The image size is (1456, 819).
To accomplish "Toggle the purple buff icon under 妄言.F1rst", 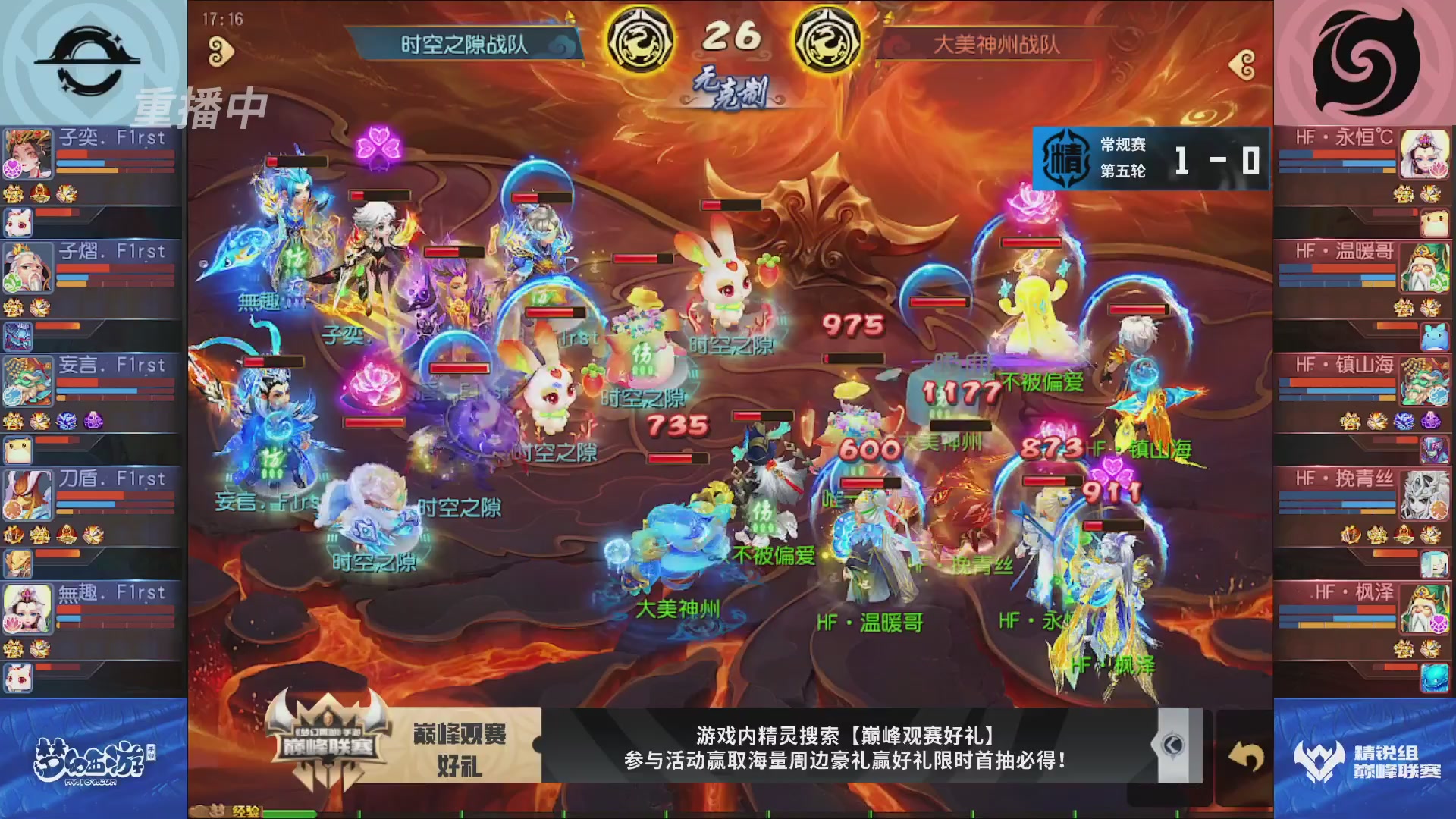I will pos(93,422).
